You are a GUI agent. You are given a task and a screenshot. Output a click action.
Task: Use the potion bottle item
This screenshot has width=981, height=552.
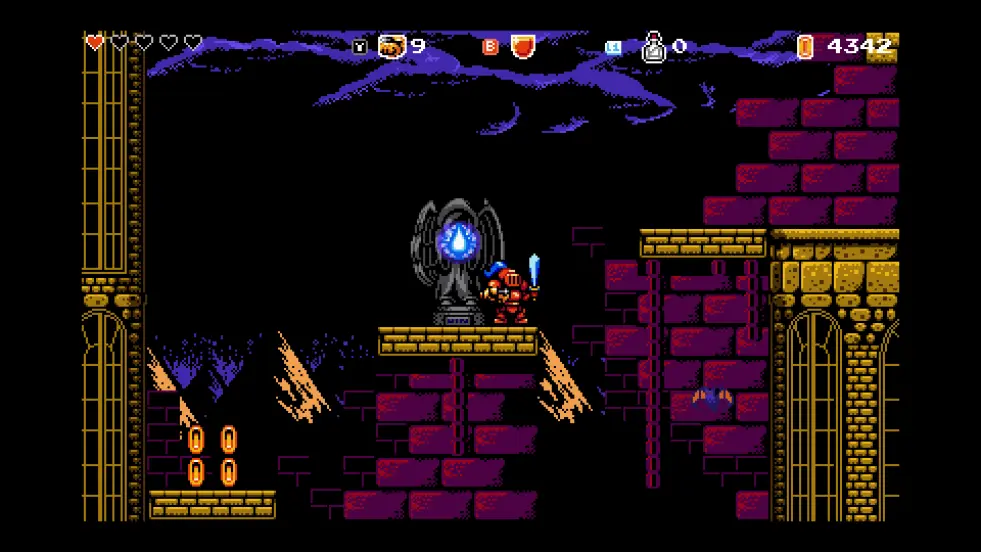click(653, 47)
